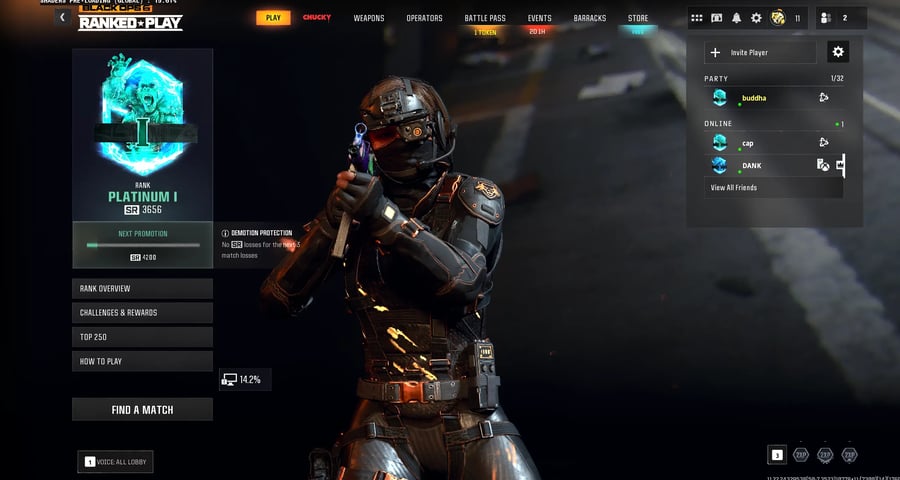The height and width of the screenshot is (480, 900).
Task: Switch to the Weapons tab
Action: point(369,18)
